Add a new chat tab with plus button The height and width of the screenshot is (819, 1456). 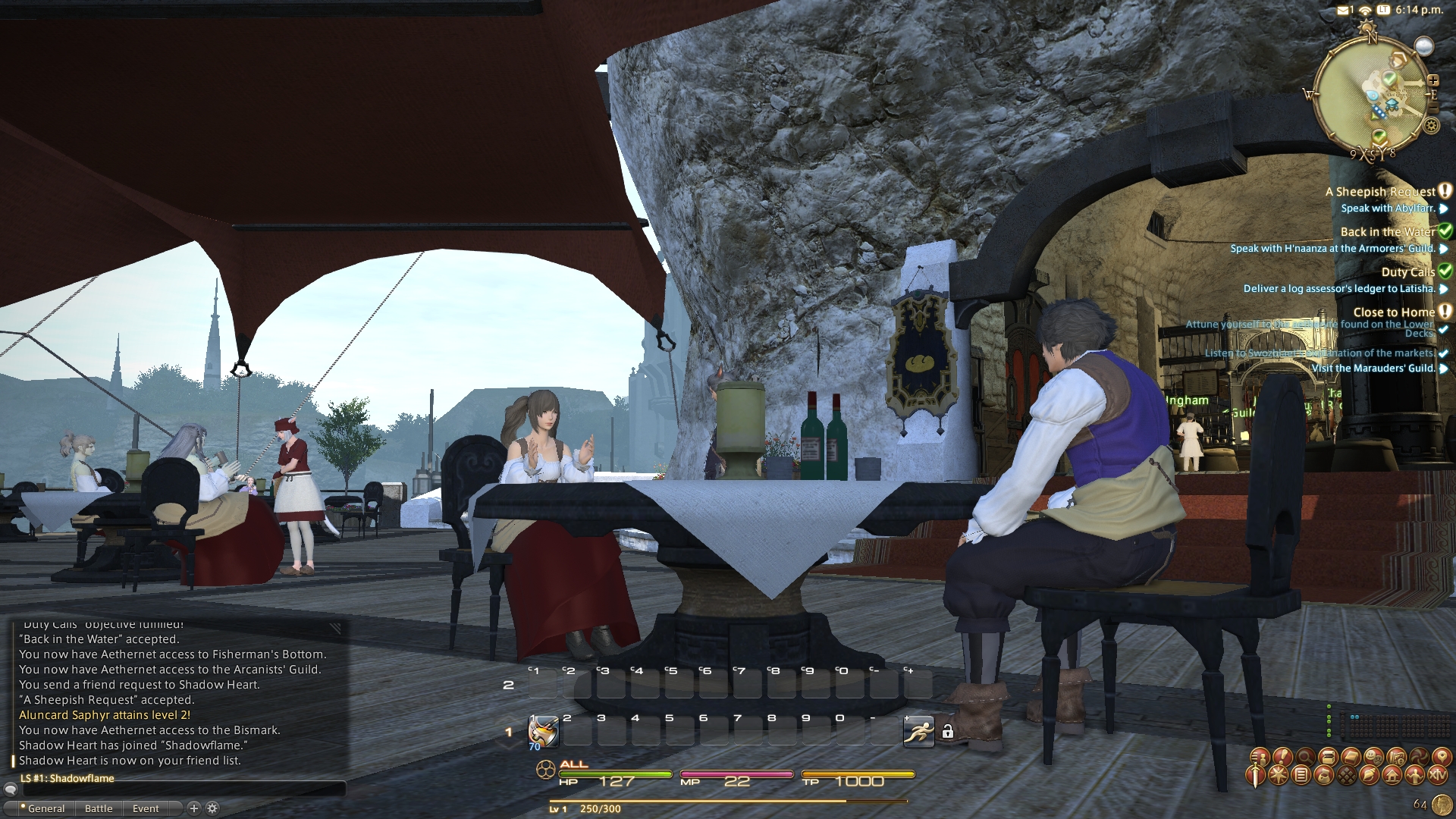(x=193, y=808)
